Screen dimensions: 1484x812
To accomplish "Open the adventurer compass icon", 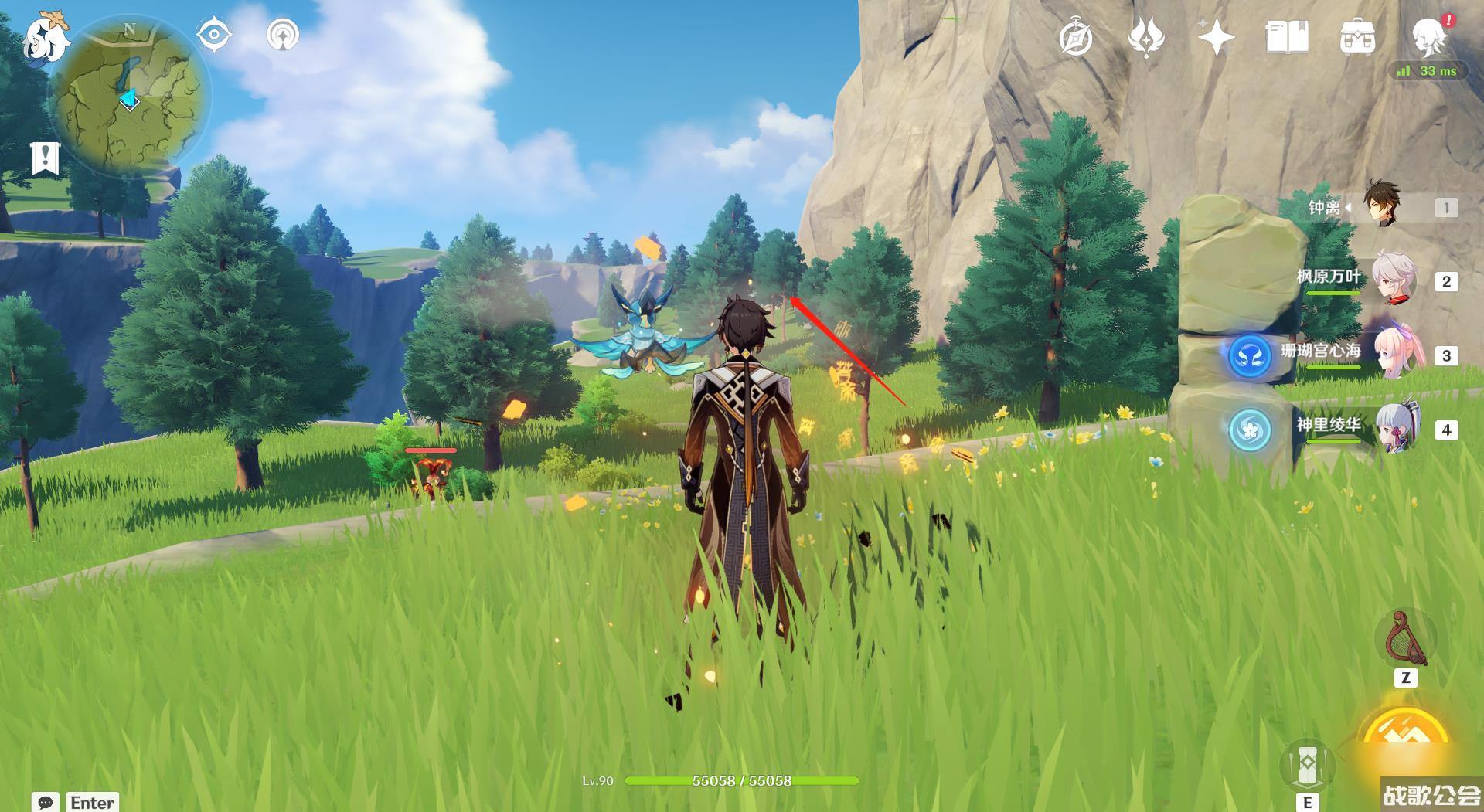I will 1076,37.
